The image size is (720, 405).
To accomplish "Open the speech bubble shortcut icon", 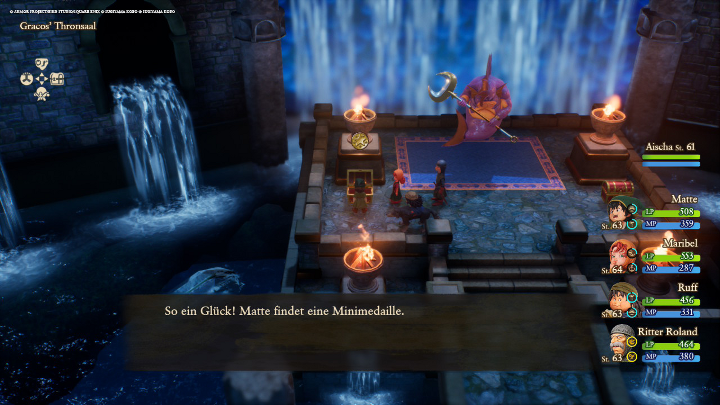I will point(42,62).
